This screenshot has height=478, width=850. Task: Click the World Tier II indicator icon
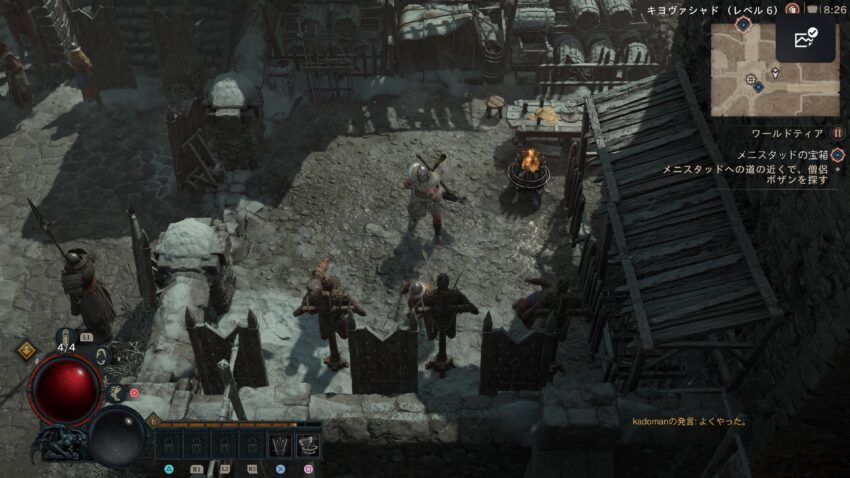[x=837, y=133]
